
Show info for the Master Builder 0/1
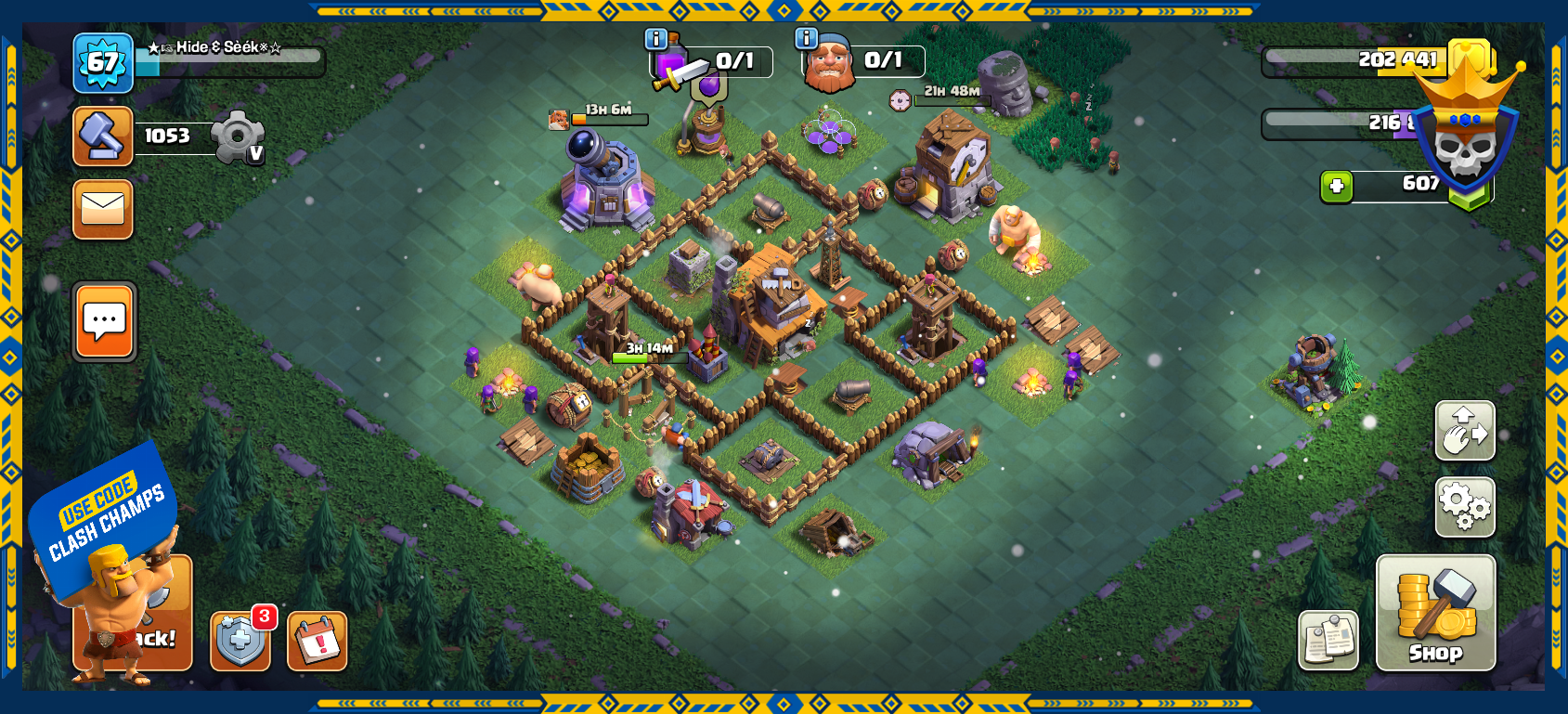tap(806, 39)
